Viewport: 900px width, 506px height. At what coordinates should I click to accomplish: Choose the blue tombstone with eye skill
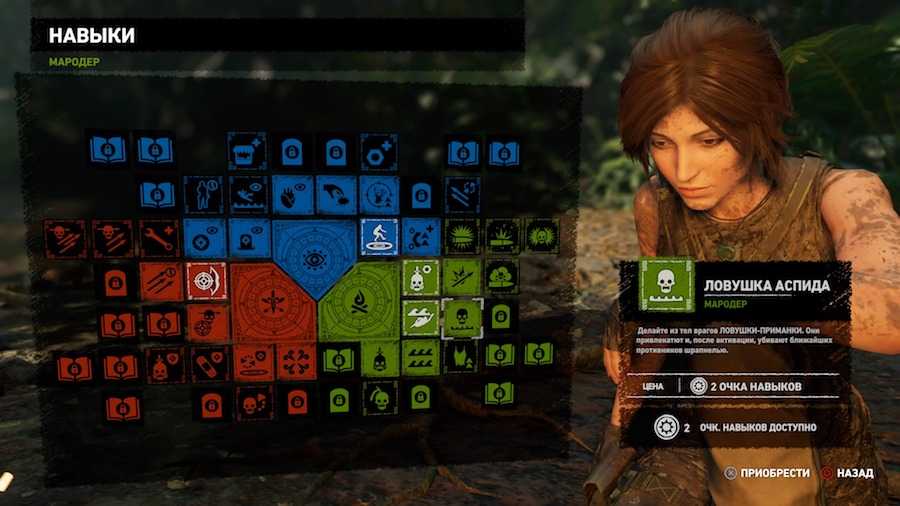pos(247,237)
